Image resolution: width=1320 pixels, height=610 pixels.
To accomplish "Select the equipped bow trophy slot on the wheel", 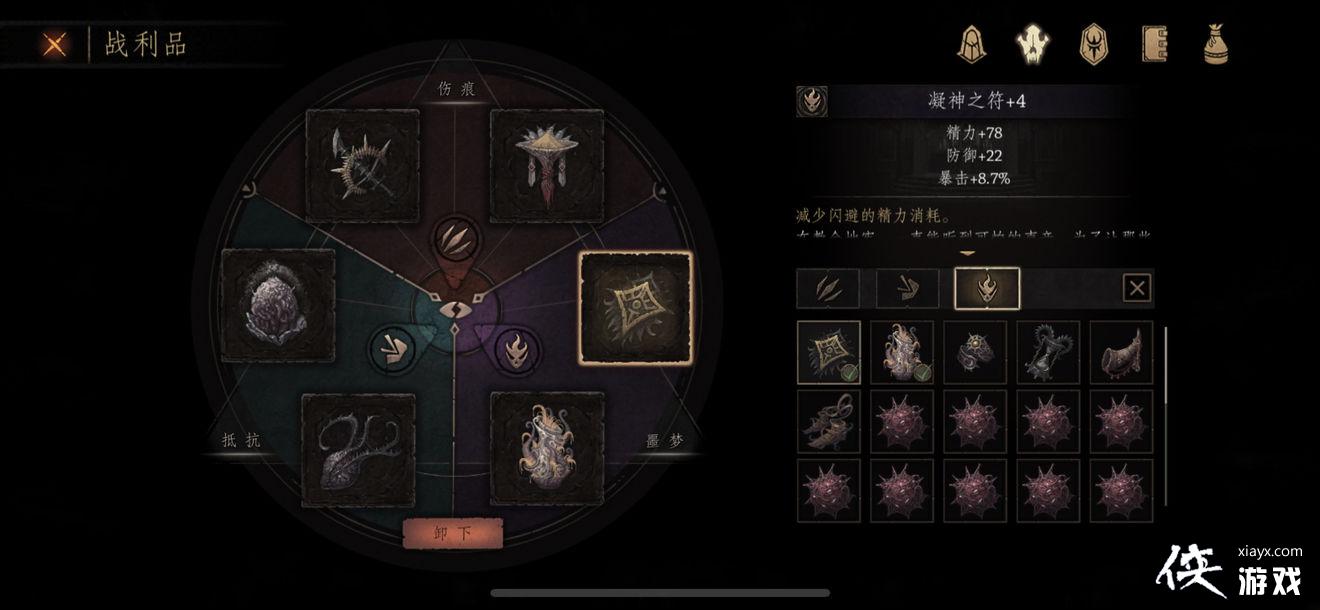I will coord(362,166).
